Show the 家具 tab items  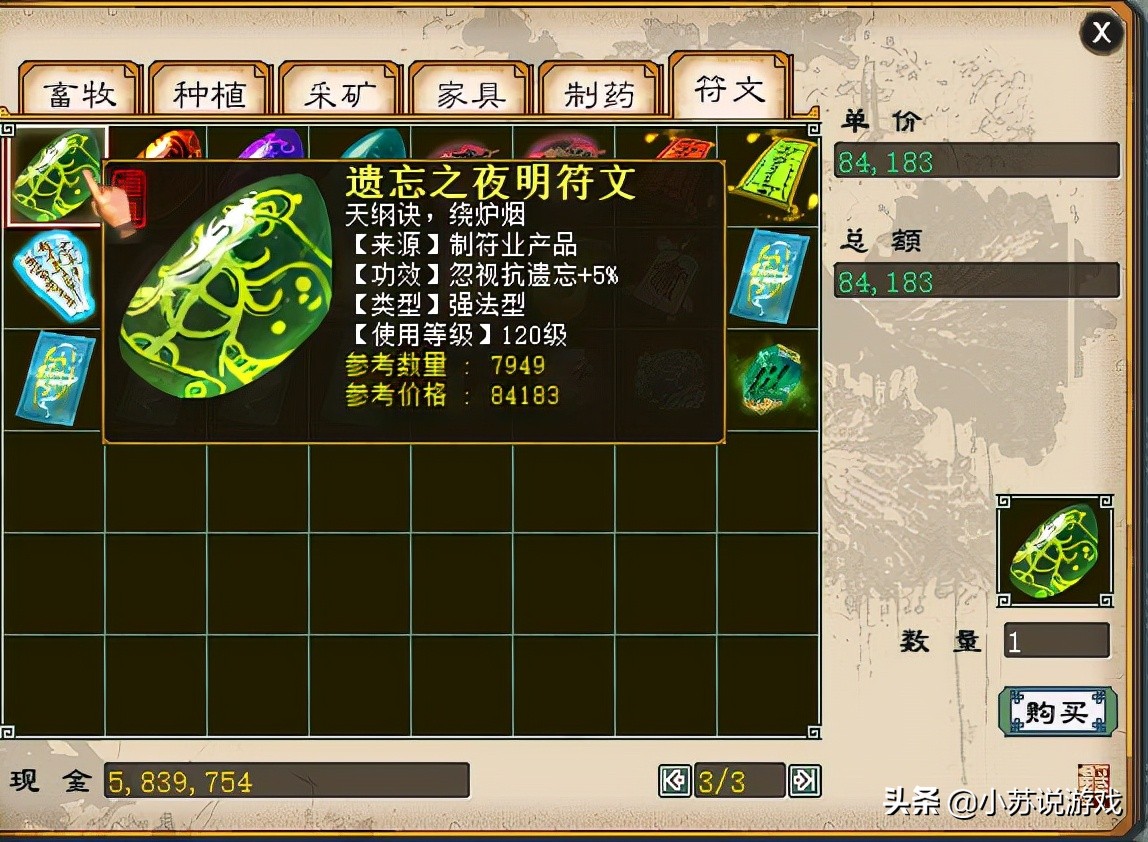click(470, 93)
